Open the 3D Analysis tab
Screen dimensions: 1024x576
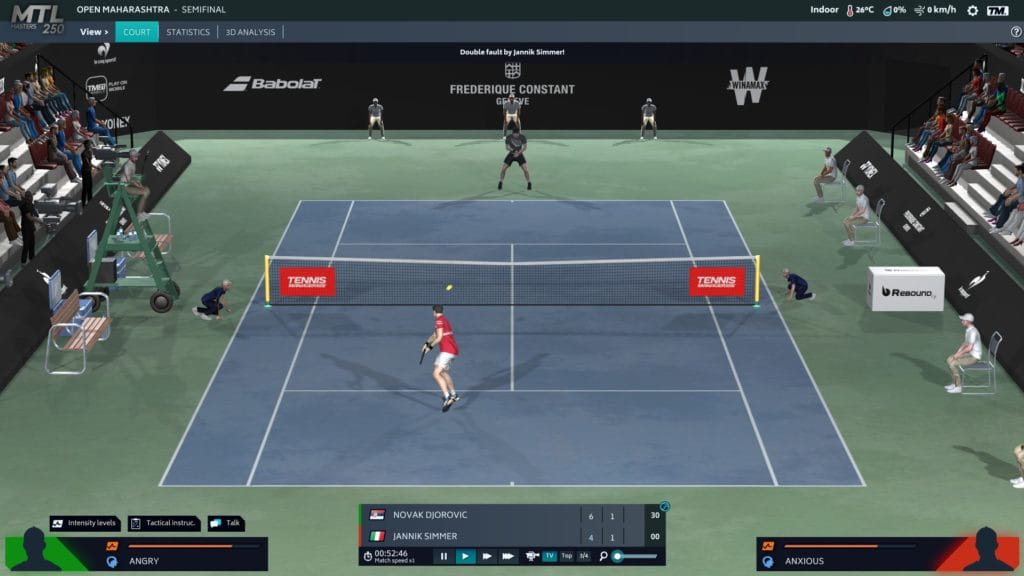250,32
